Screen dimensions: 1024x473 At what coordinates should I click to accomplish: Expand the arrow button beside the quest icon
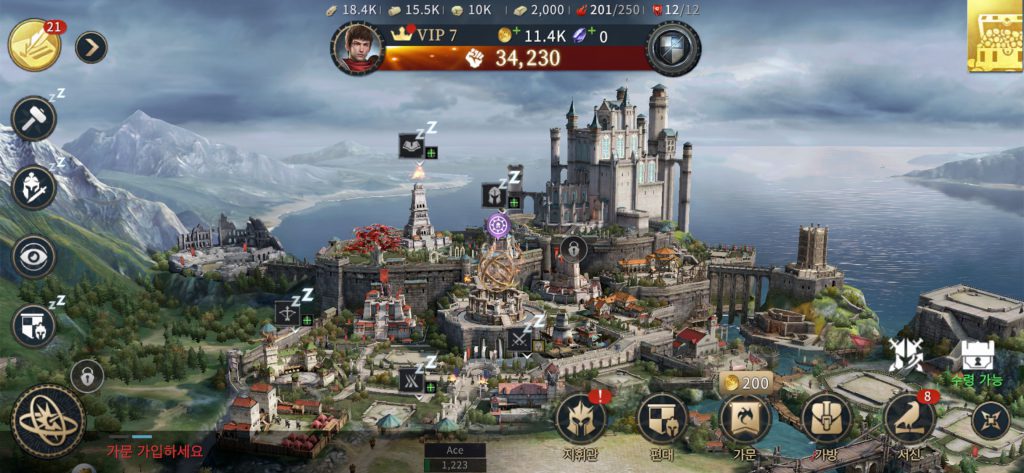click(91, 47)
